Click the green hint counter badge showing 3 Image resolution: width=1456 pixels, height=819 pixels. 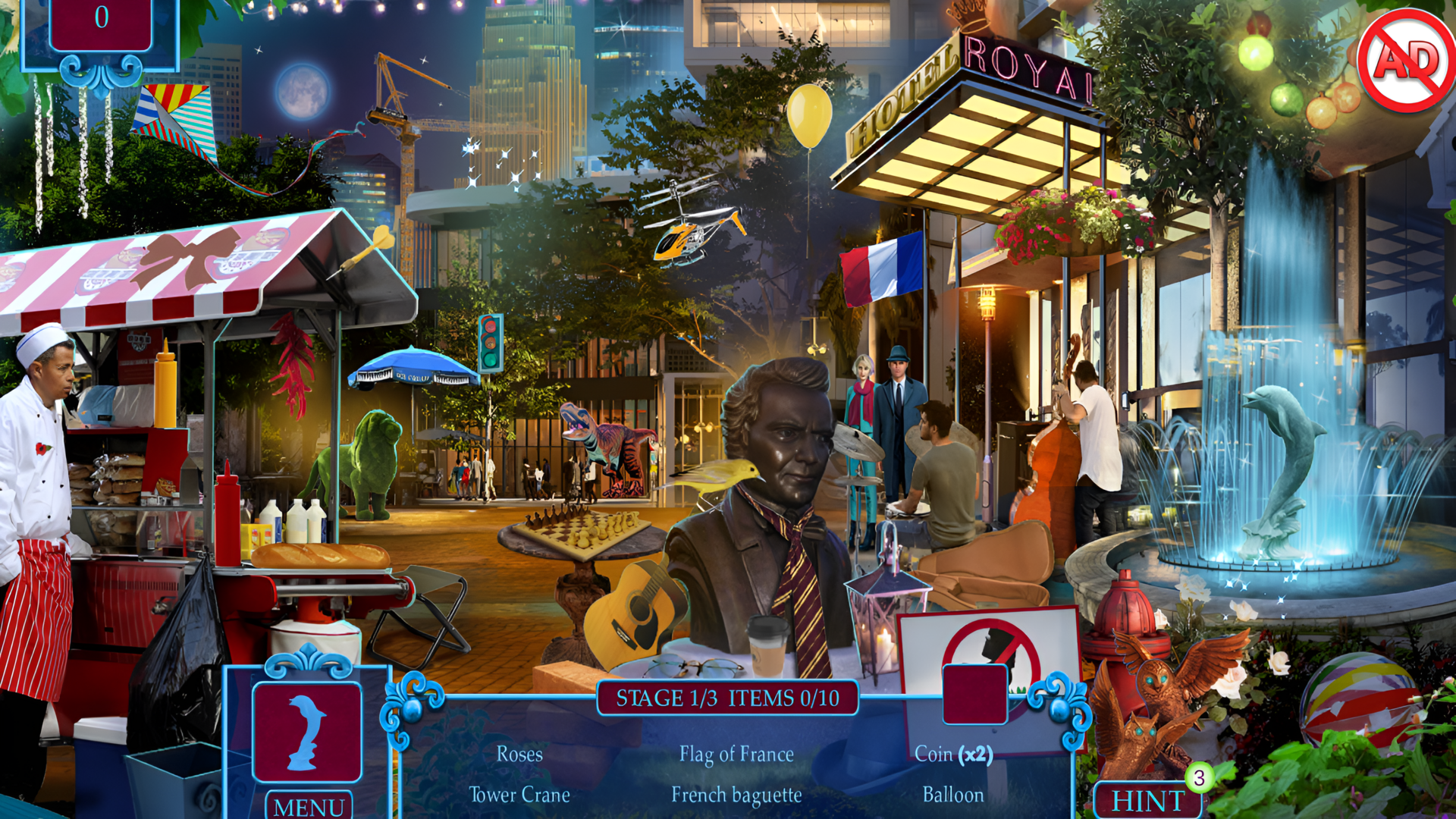click(x=1199, y=777)
